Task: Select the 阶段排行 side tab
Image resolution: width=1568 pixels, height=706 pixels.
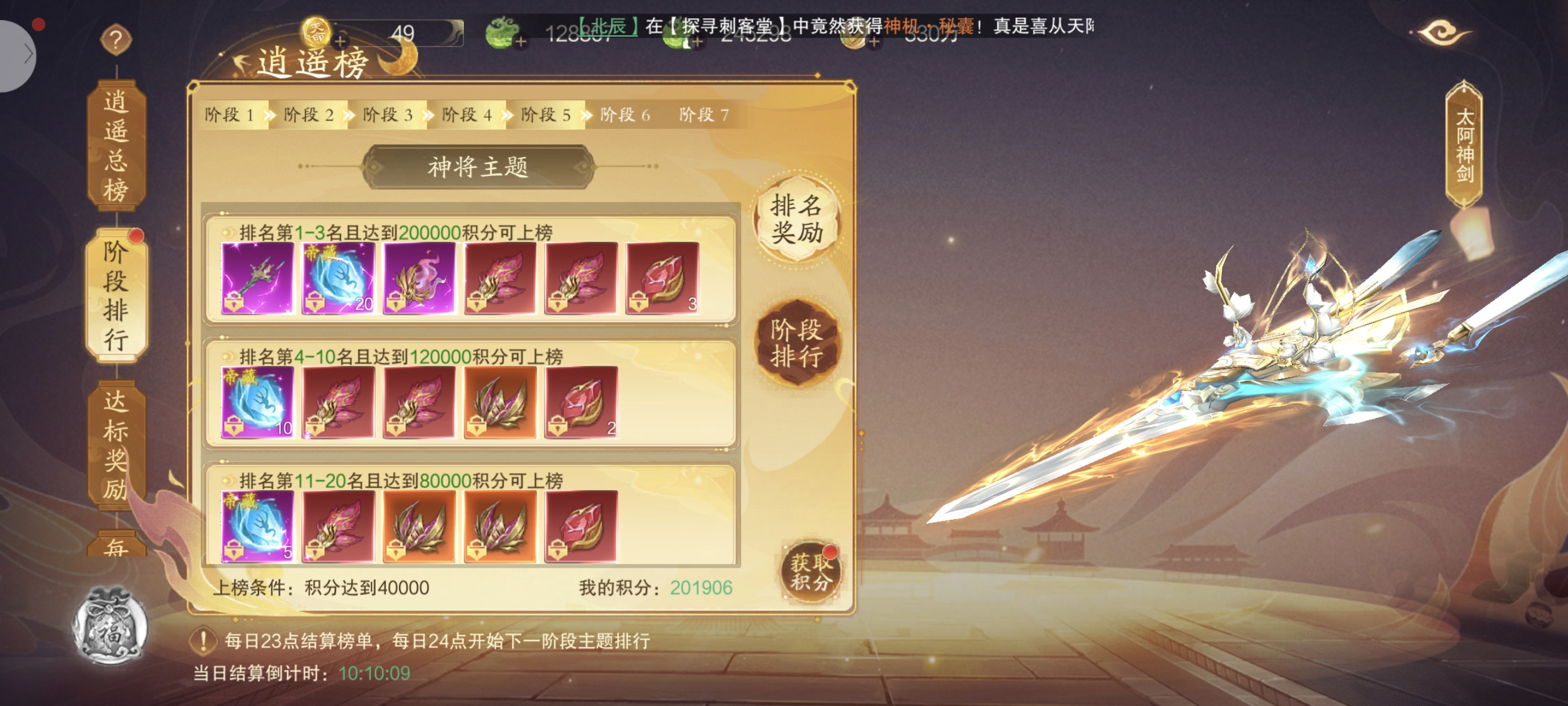Action: (x=115, y=295)
